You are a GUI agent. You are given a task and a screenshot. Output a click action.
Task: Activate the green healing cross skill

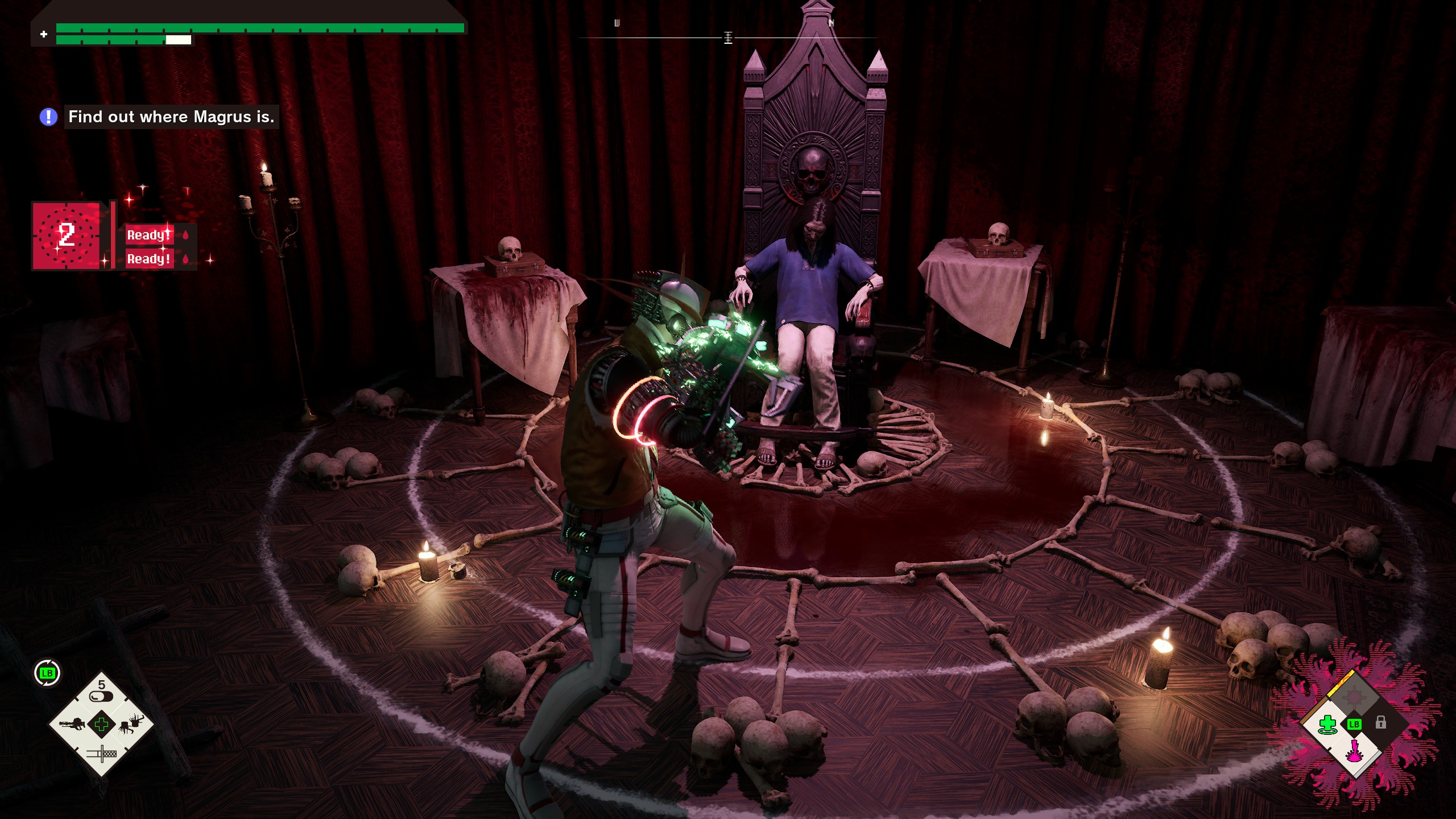tap(1327, 725)
